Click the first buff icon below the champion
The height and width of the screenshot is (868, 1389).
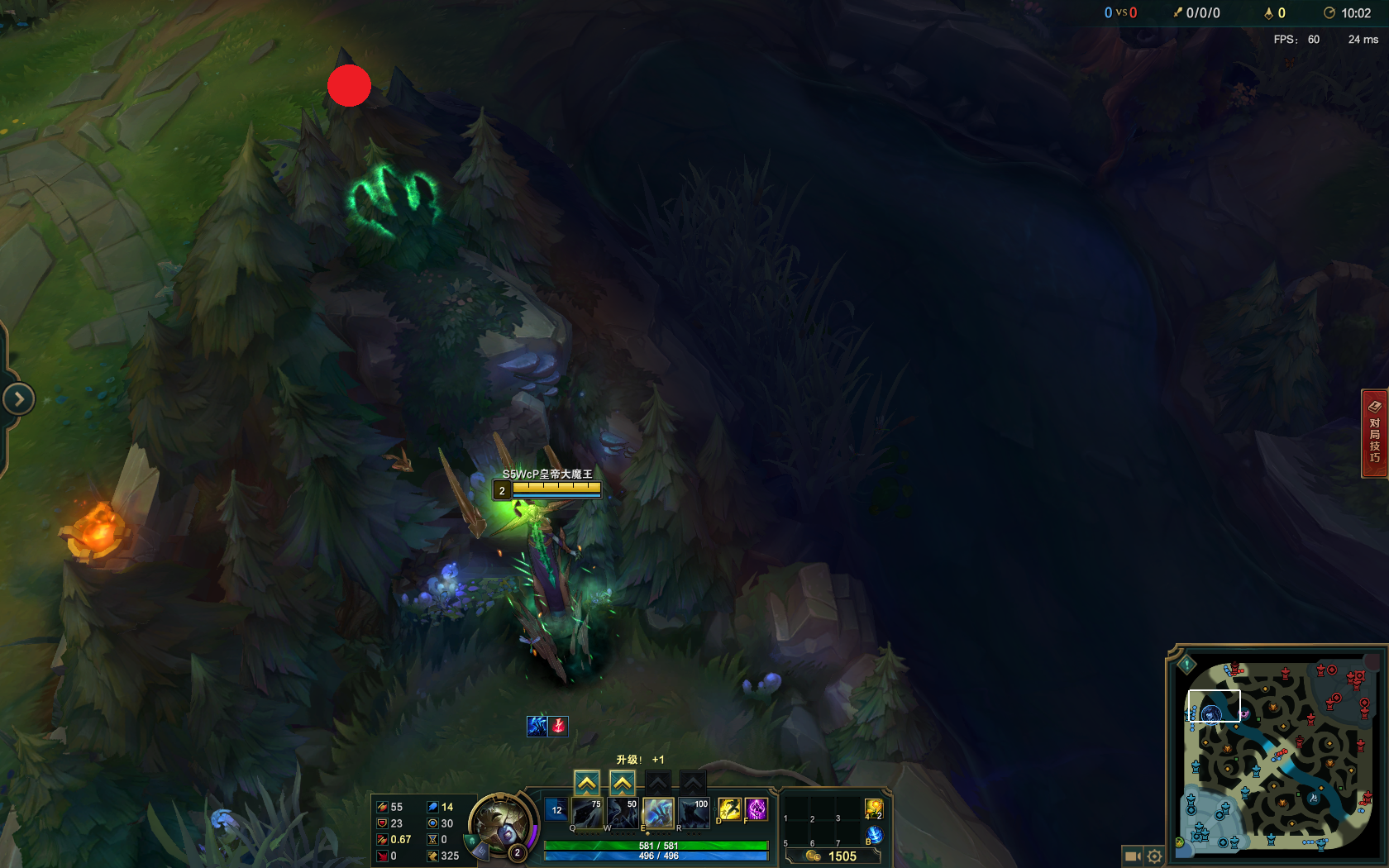535,727
